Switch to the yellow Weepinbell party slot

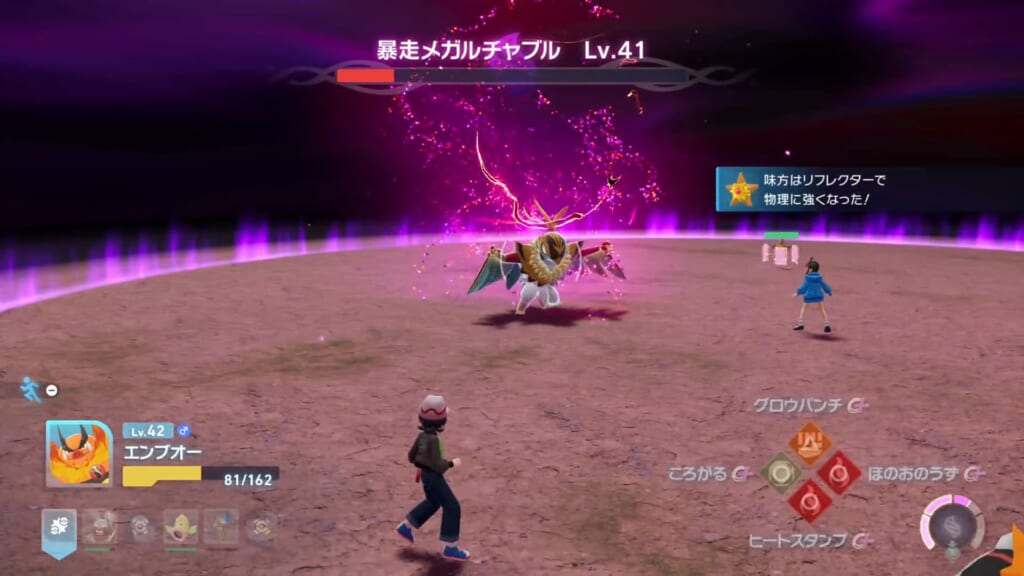pyautogui.click(x=181, y=527)
